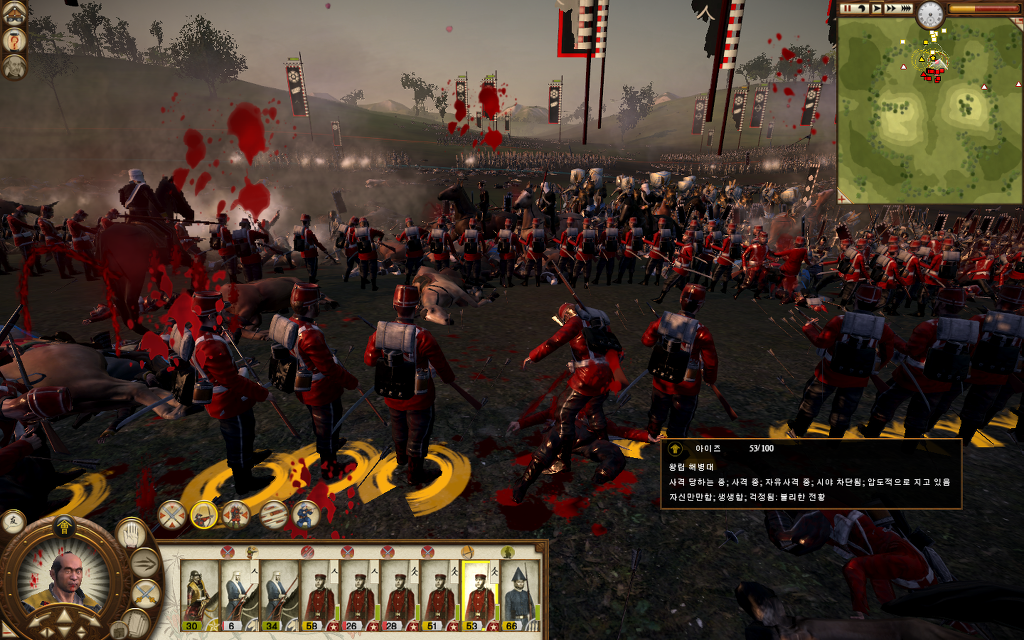Image resolution: width=1024 pixels, height=640 pixels.
Task: Select the general's portrait
Action: coord(64,581)
